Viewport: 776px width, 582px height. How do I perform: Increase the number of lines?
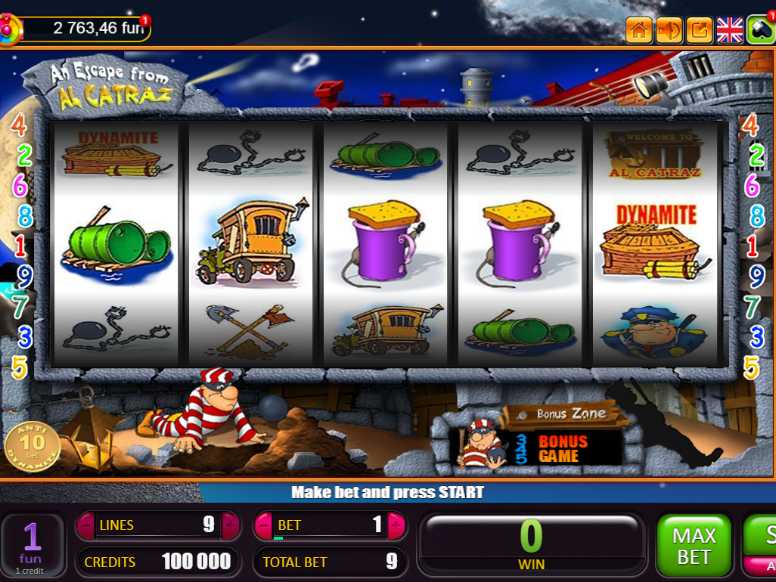[x=230, y=525]
